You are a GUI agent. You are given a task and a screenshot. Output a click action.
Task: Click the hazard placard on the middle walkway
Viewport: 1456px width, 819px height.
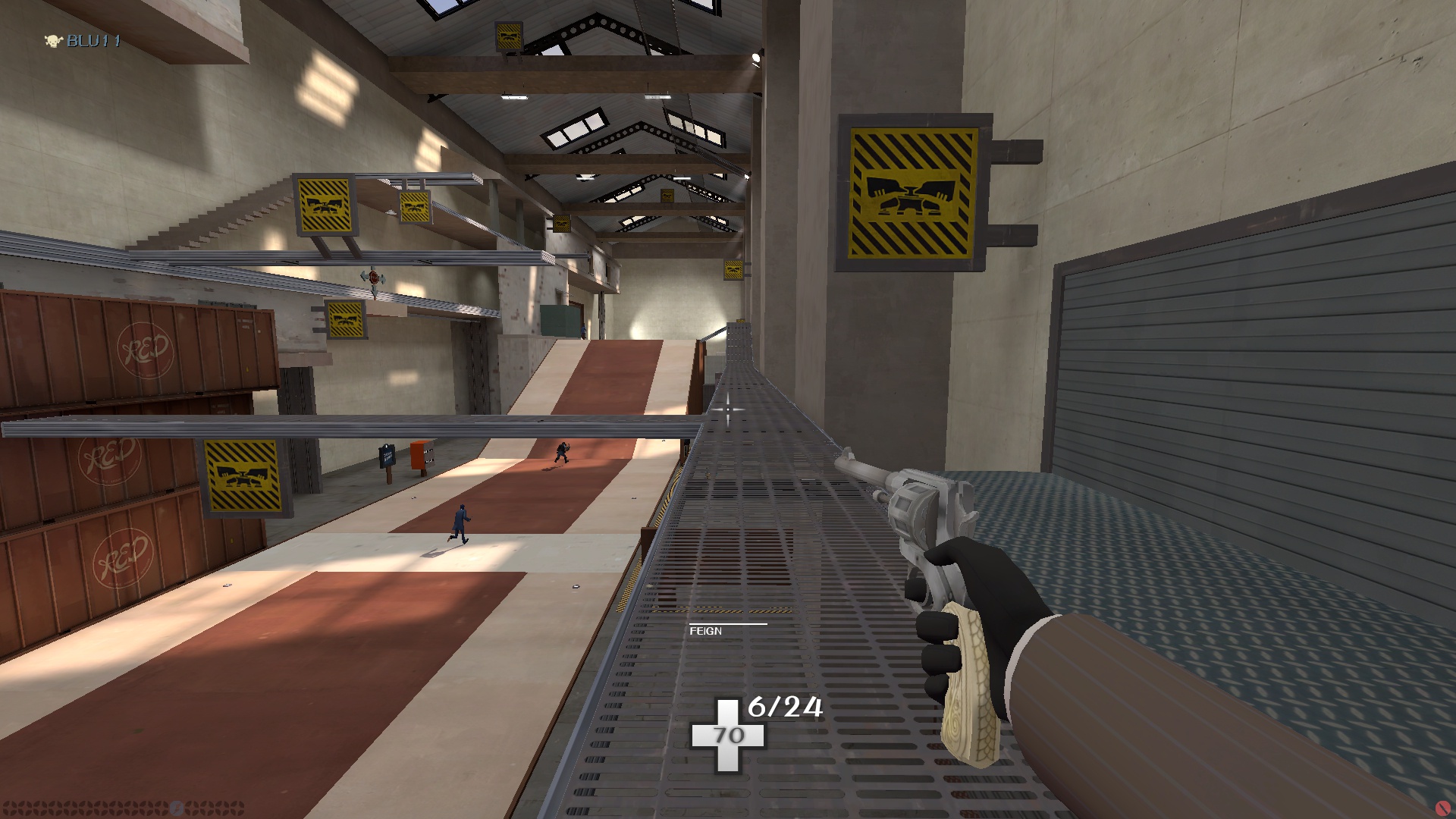click(x=345, y=318)
